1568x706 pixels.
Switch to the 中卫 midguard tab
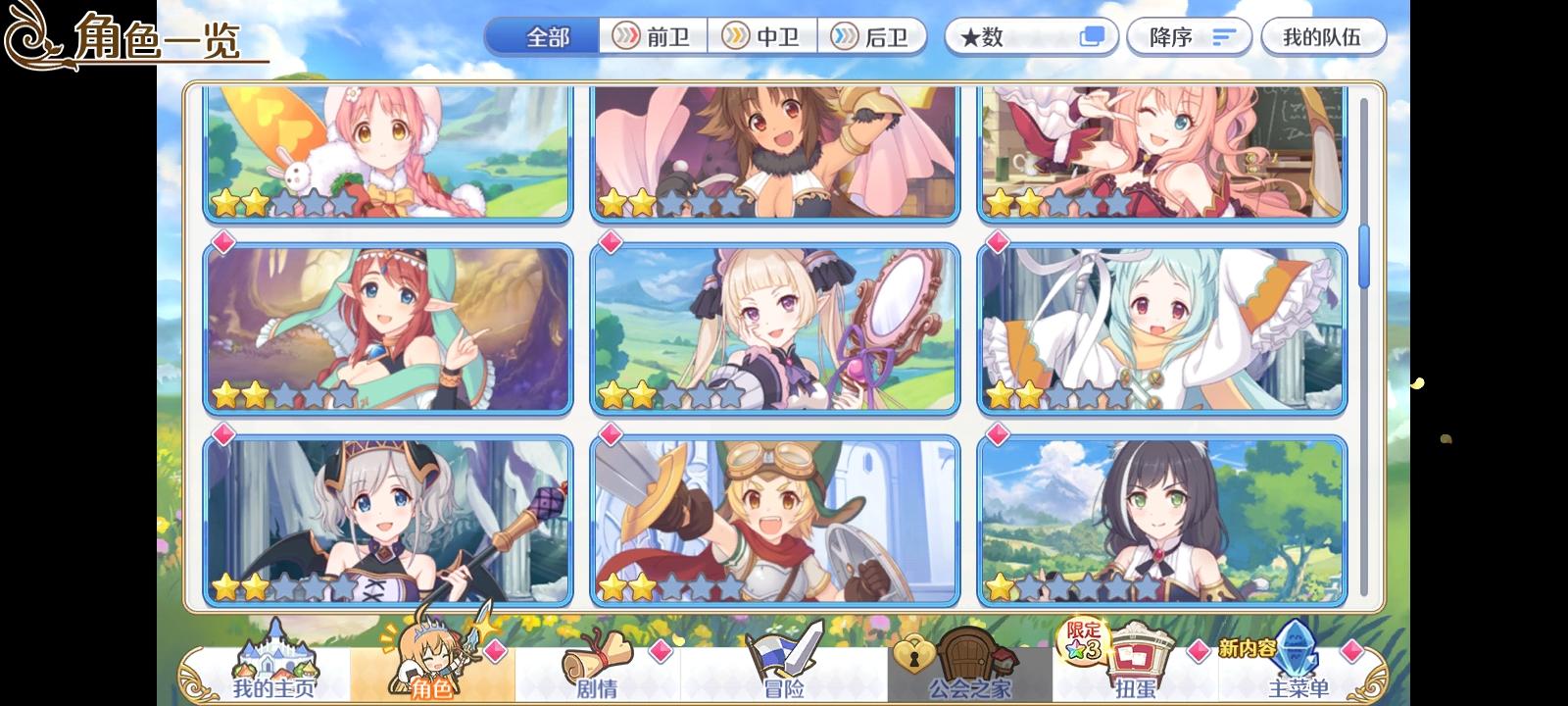point(762,36)
